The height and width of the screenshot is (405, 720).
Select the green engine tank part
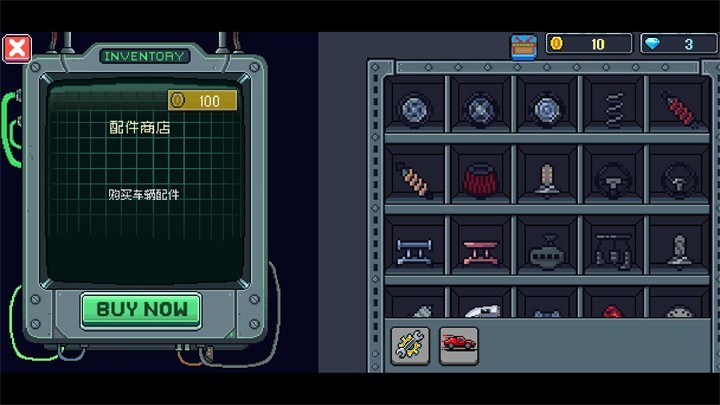click(x=547, y=250)
